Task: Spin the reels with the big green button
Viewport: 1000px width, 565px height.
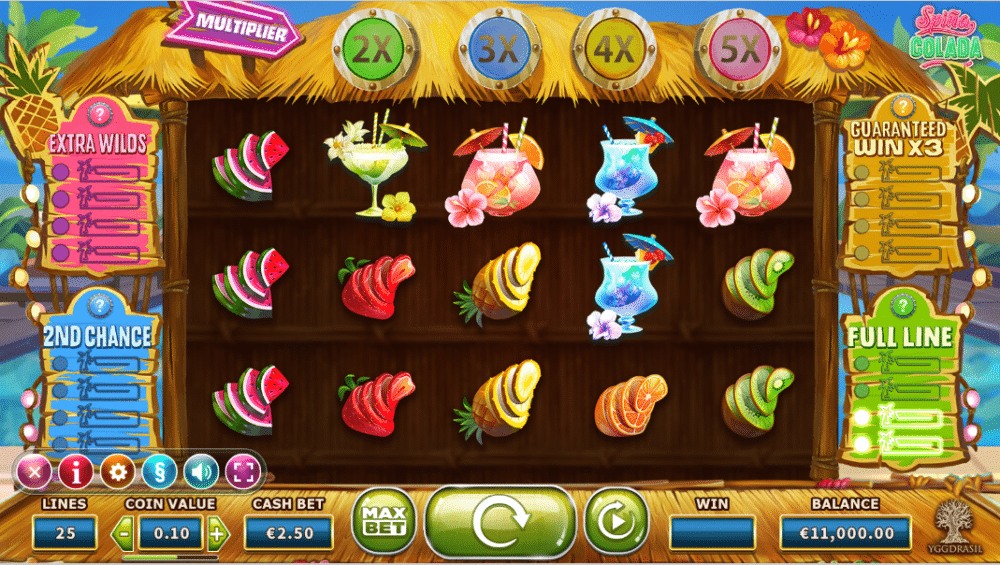Action: click(500, 521)
